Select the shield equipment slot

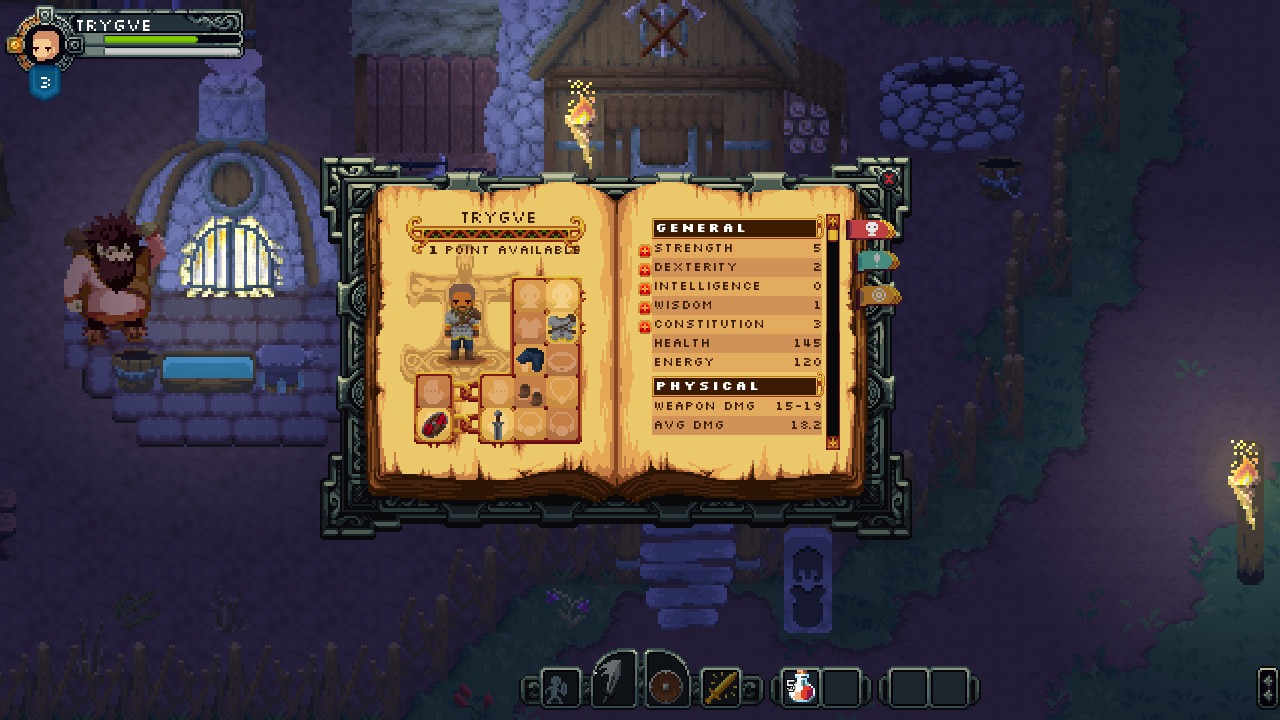(434, 423)
